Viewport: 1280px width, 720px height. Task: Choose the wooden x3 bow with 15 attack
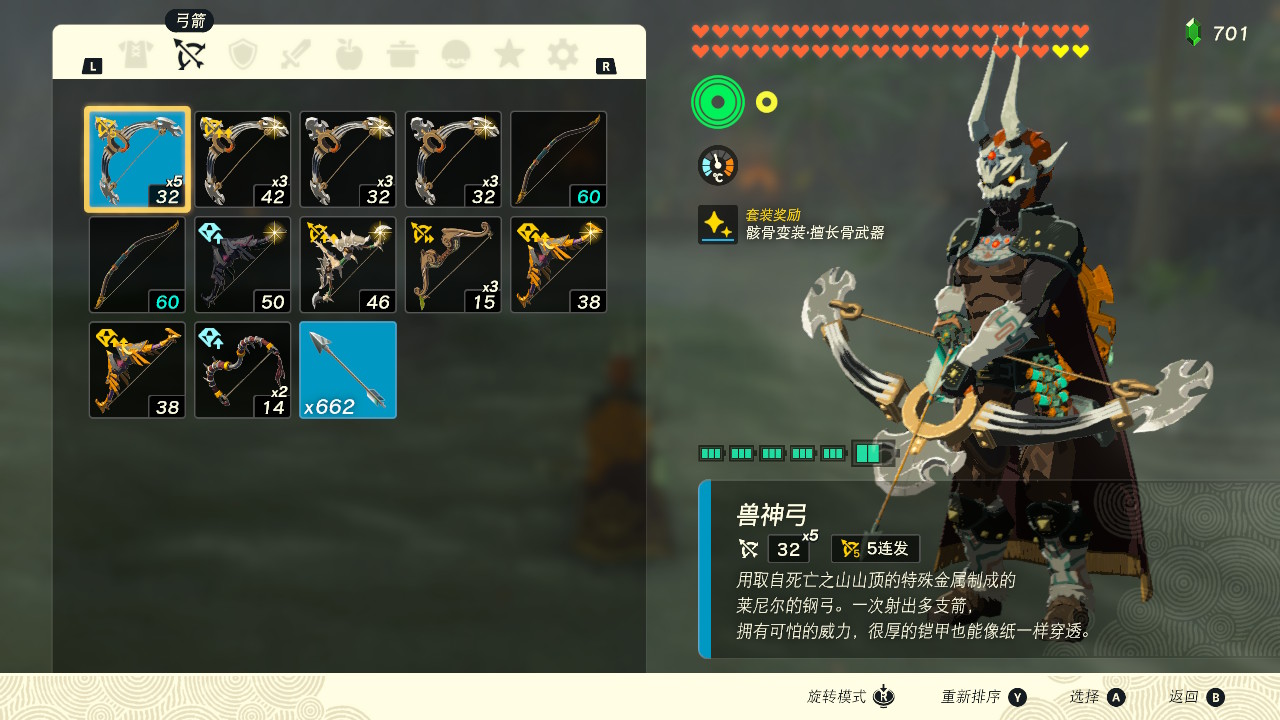point(453,265)
